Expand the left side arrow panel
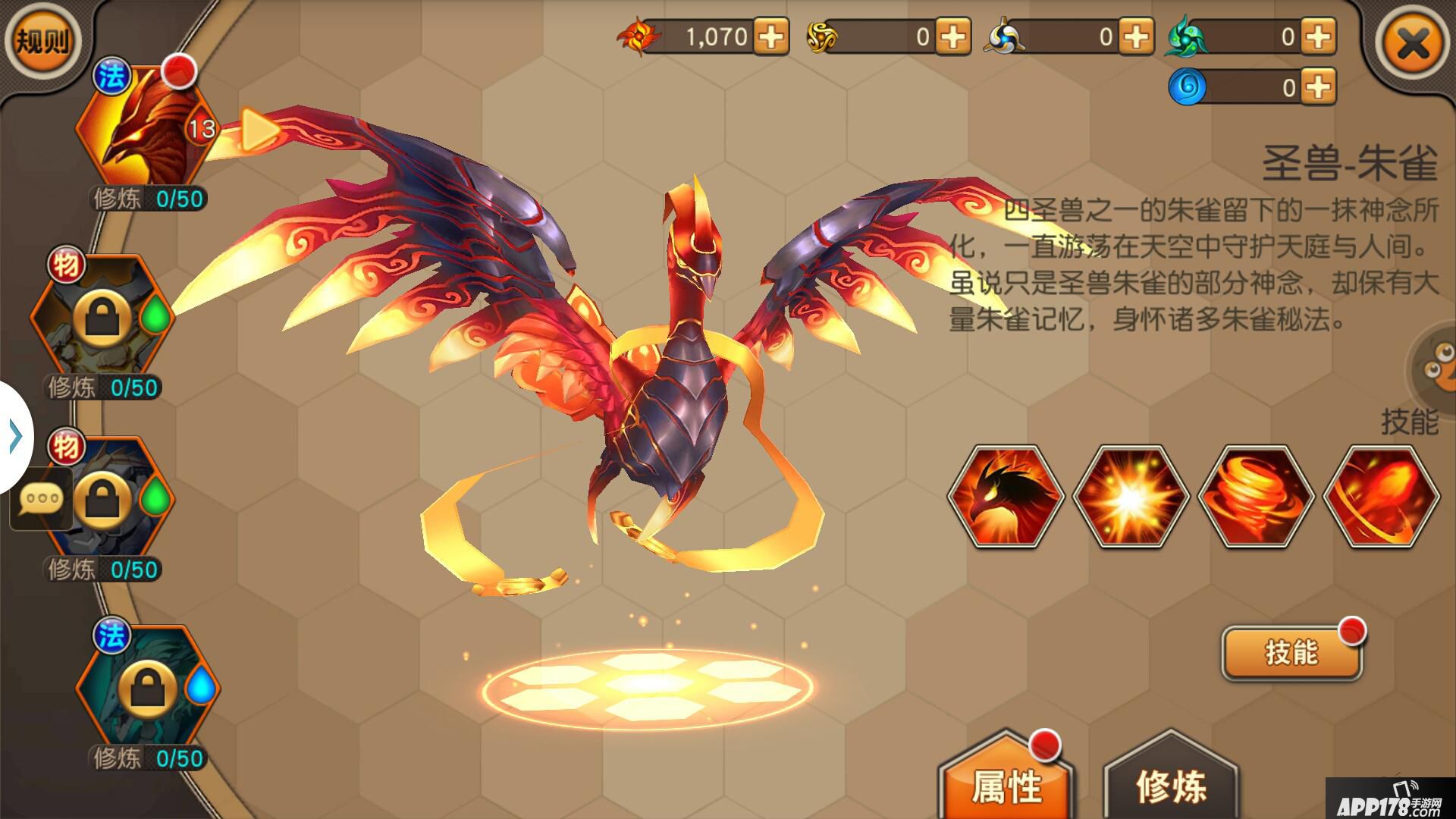 (15, 438)
